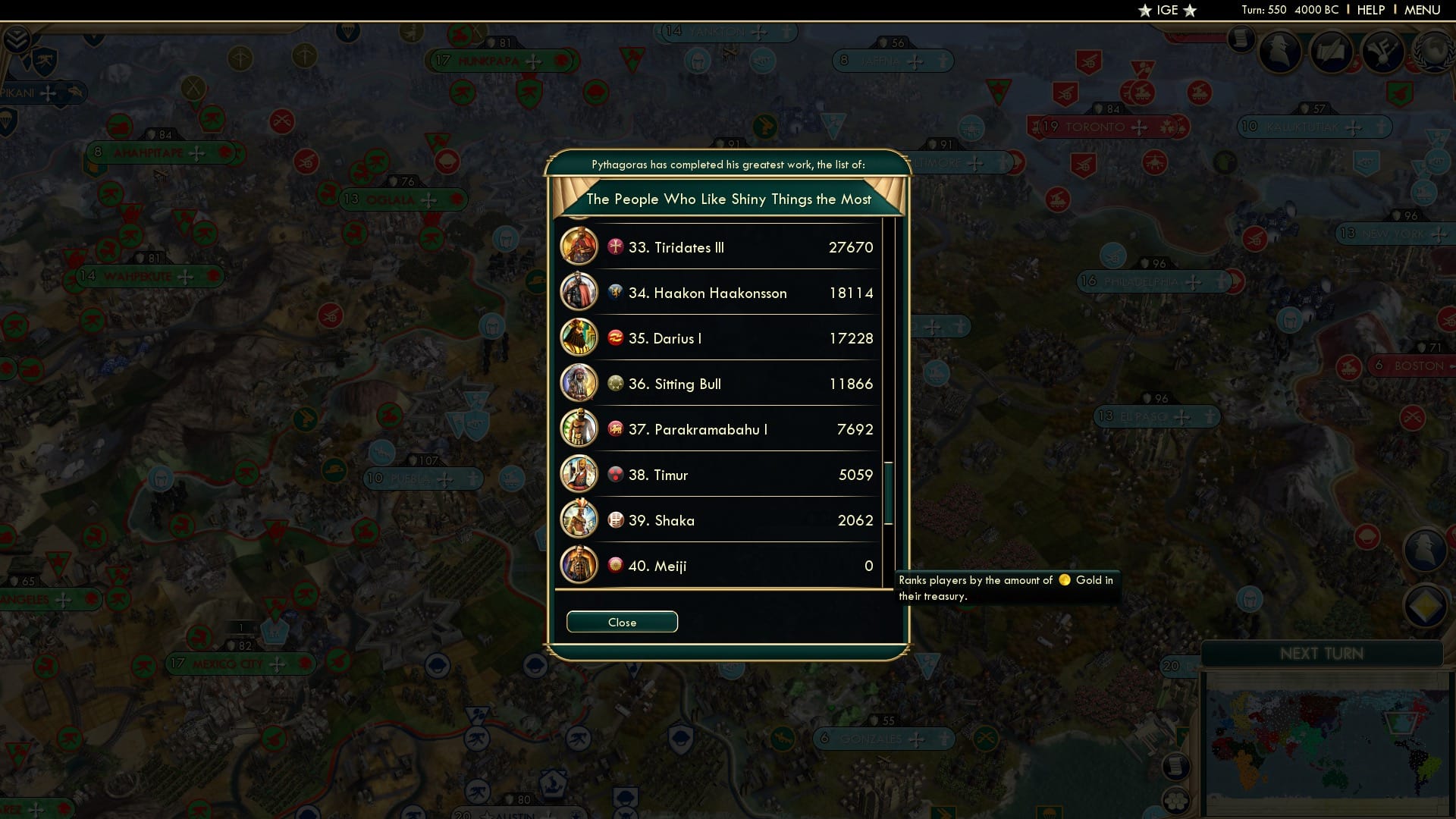Open the Culture overview brush icon

(1382, 51)
